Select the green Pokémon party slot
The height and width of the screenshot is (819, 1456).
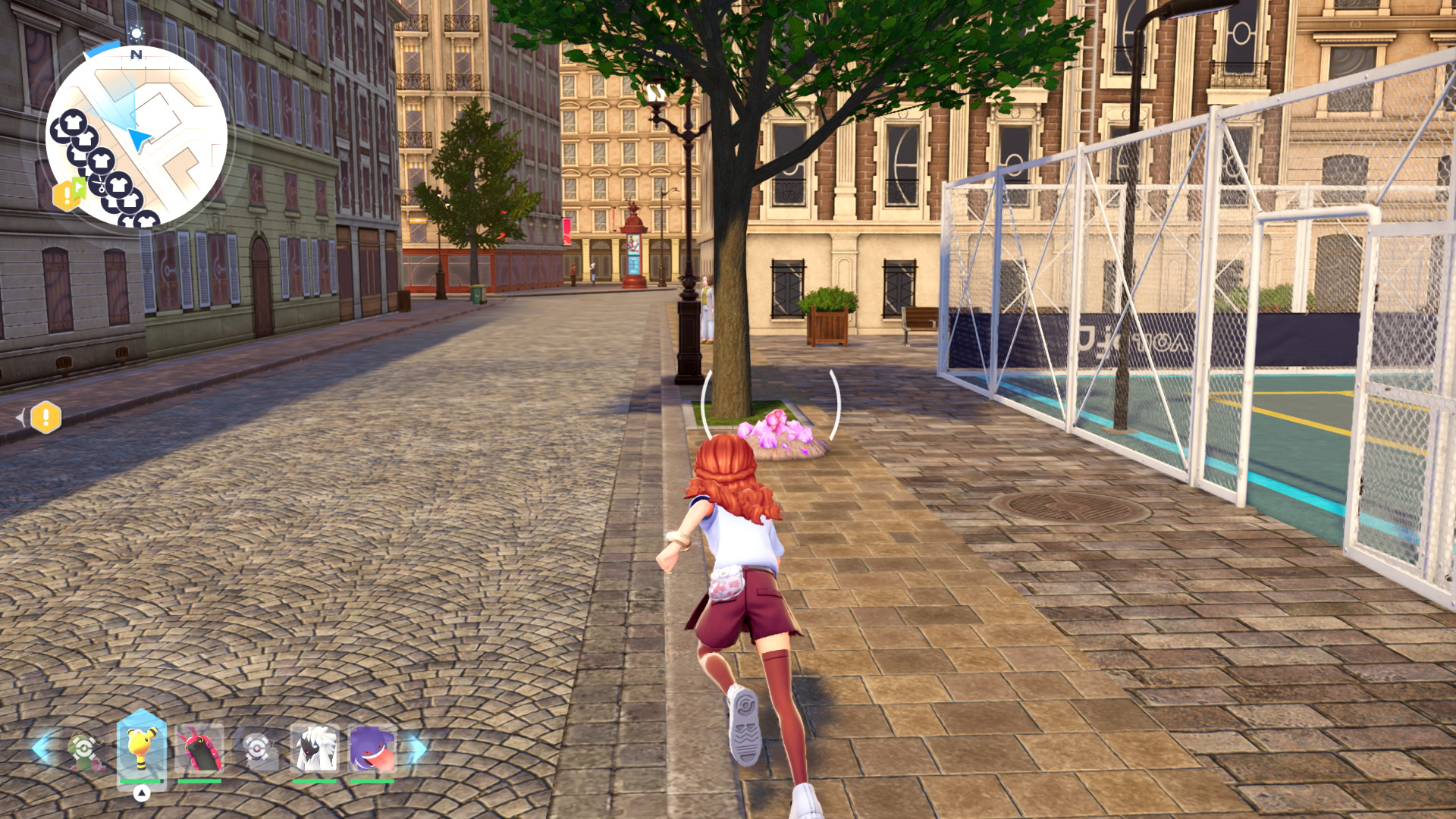coord(83,751)
